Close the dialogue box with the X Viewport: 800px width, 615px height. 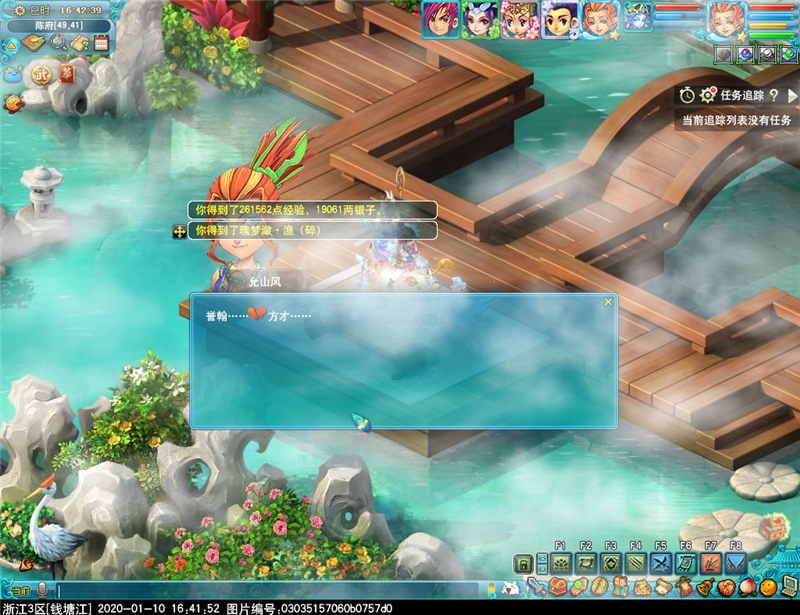pyautogui.click(x=607, y=301)
